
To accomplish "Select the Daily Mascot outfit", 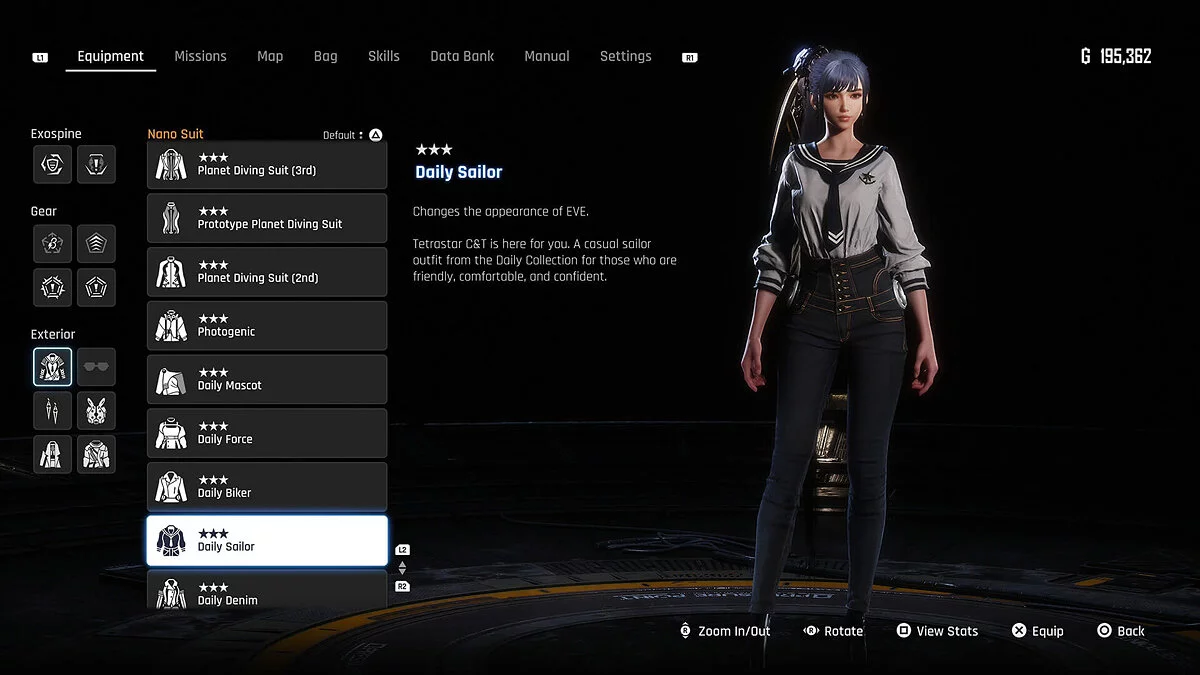I will (267, 380).
